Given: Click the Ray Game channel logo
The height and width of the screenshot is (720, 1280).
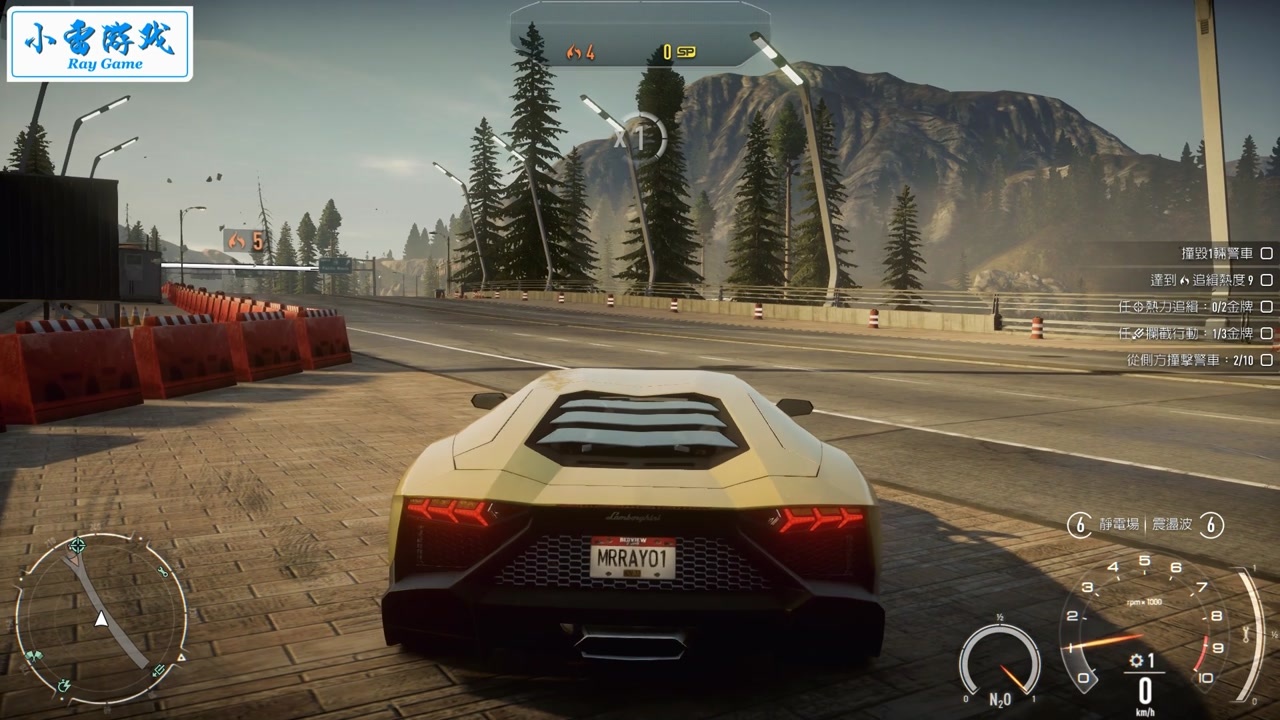Looking at the screenshot, I should pyautogui.click(x=99, y=44).
